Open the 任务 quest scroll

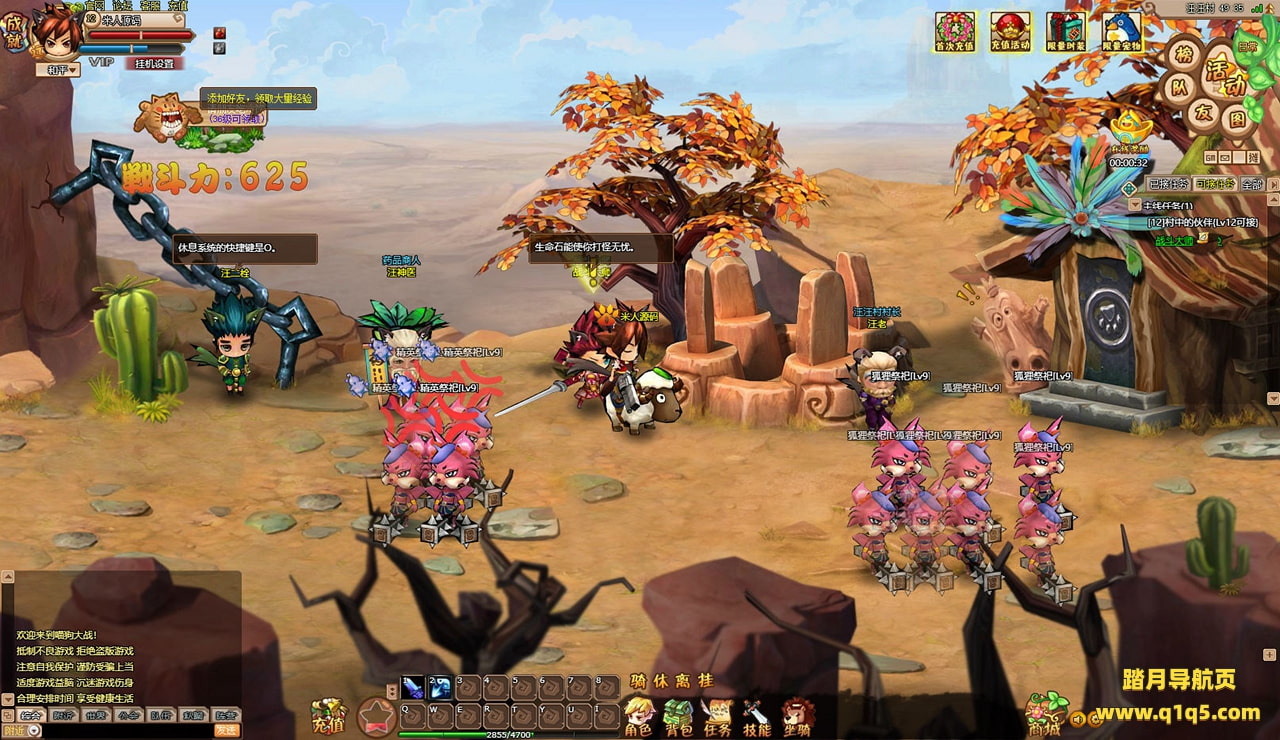(717, 716)
